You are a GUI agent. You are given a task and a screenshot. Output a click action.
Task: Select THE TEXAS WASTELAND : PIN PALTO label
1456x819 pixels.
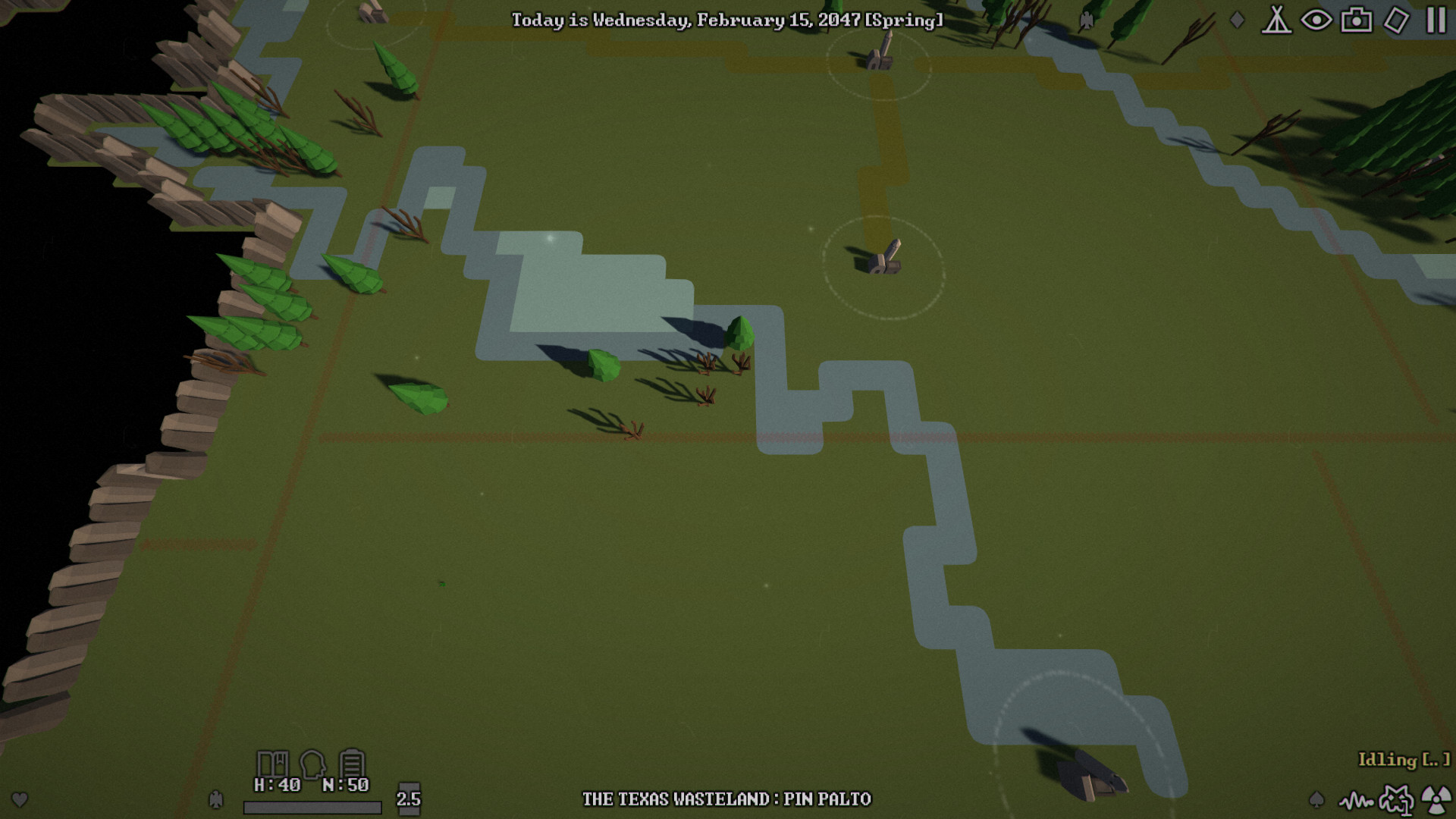point(726,799)
